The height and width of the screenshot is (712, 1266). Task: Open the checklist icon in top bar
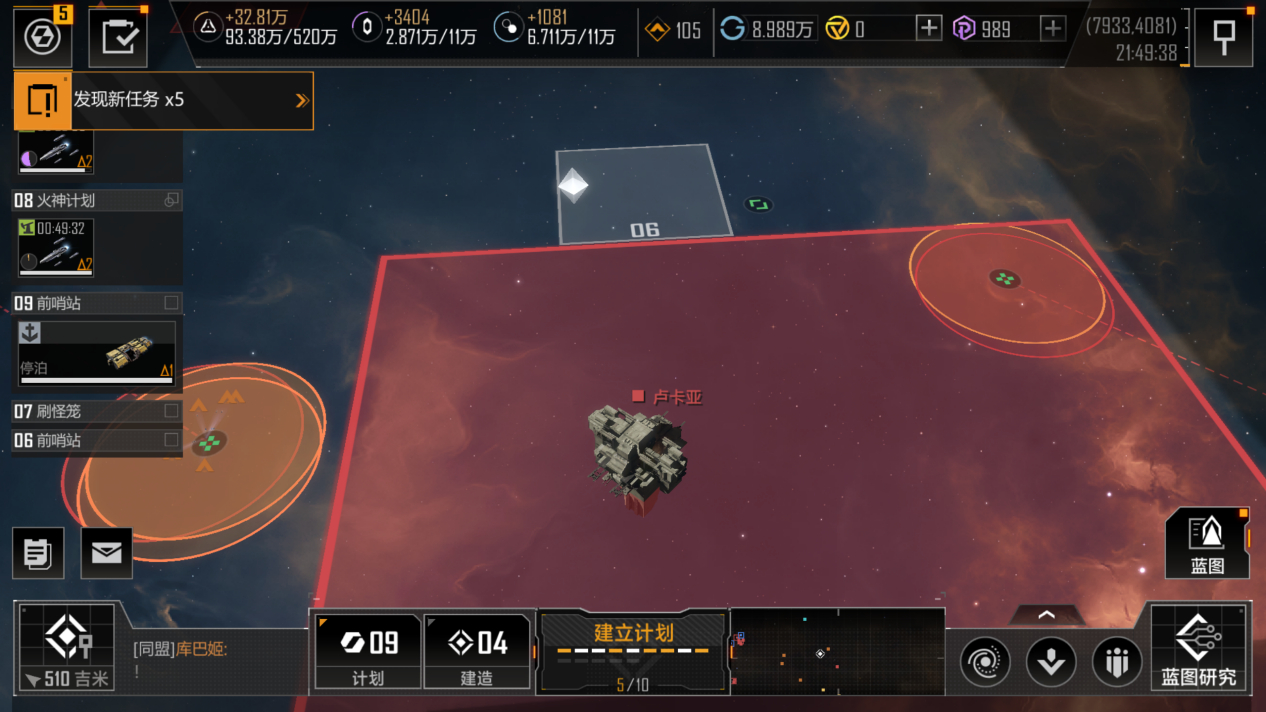coord(118,39)
